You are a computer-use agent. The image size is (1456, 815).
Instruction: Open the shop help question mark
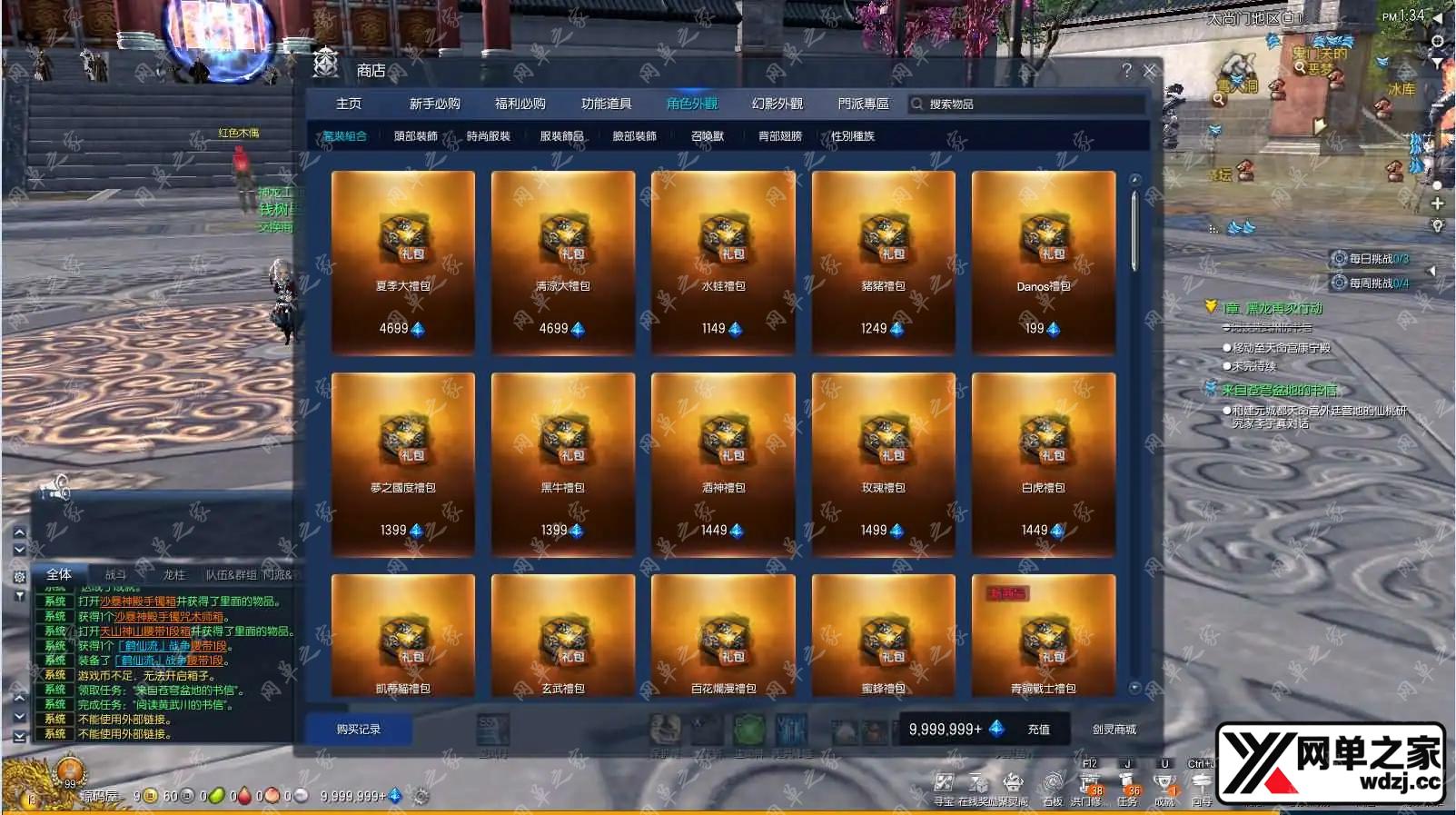click(1126, 70)
